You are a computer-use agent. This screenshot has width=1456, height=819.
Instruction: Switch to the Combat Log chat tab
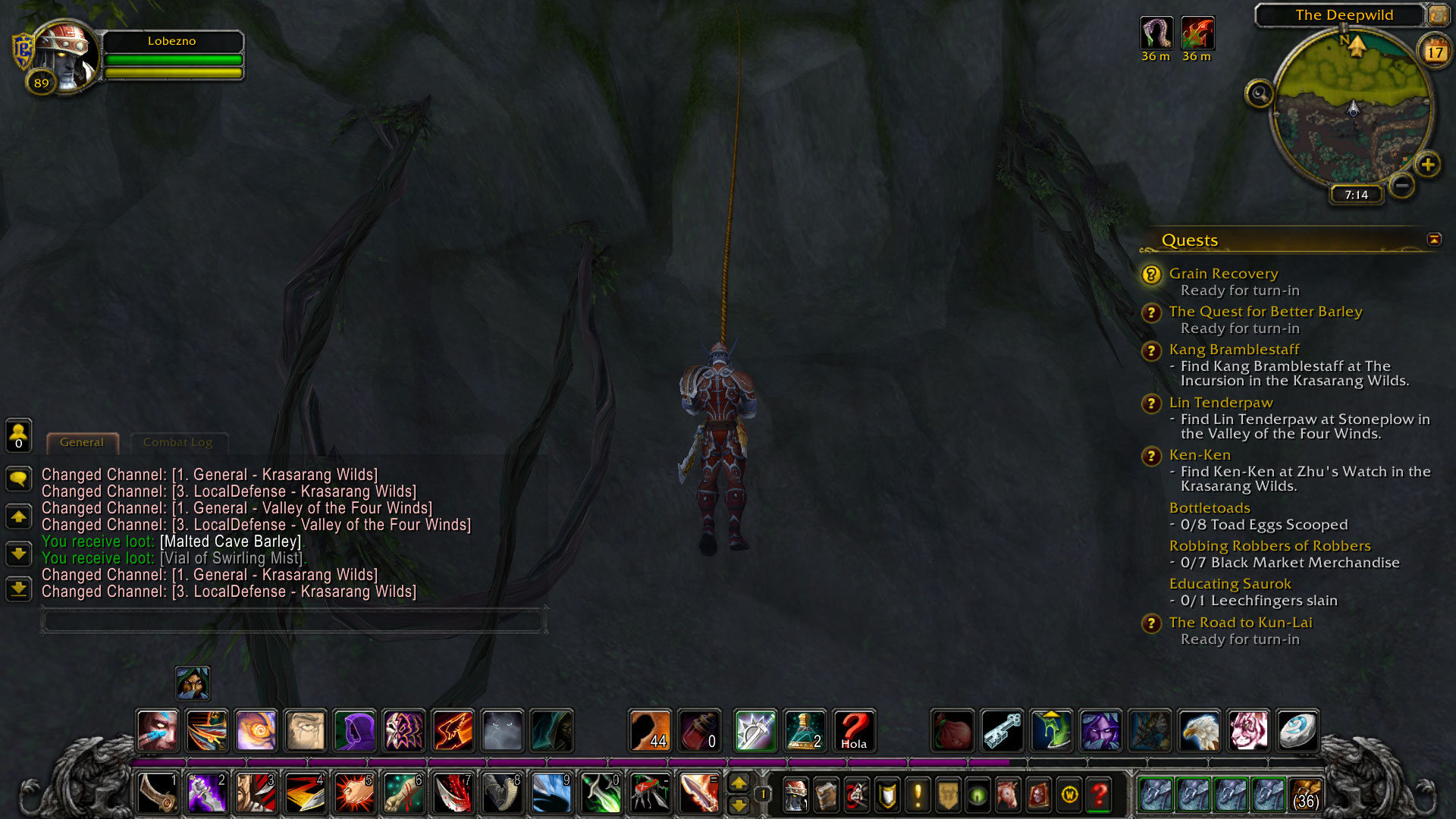pos(177,442)
